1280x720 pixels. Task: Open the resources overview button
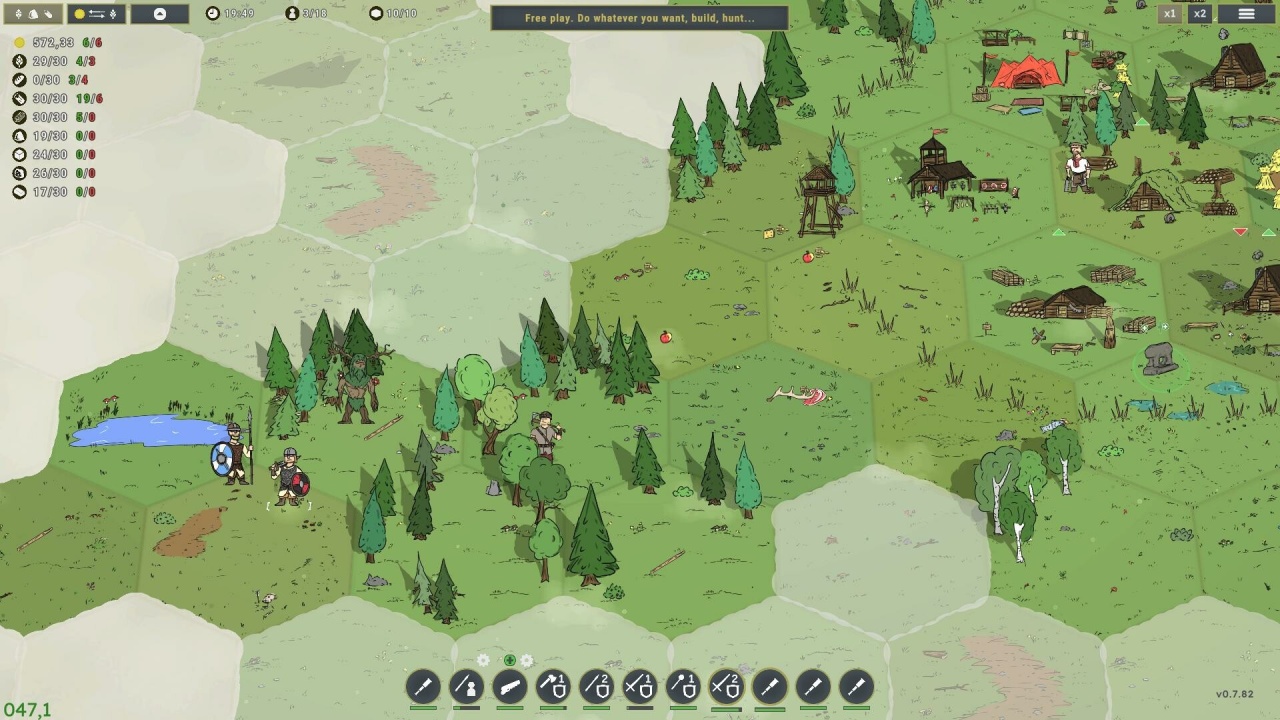33,14
